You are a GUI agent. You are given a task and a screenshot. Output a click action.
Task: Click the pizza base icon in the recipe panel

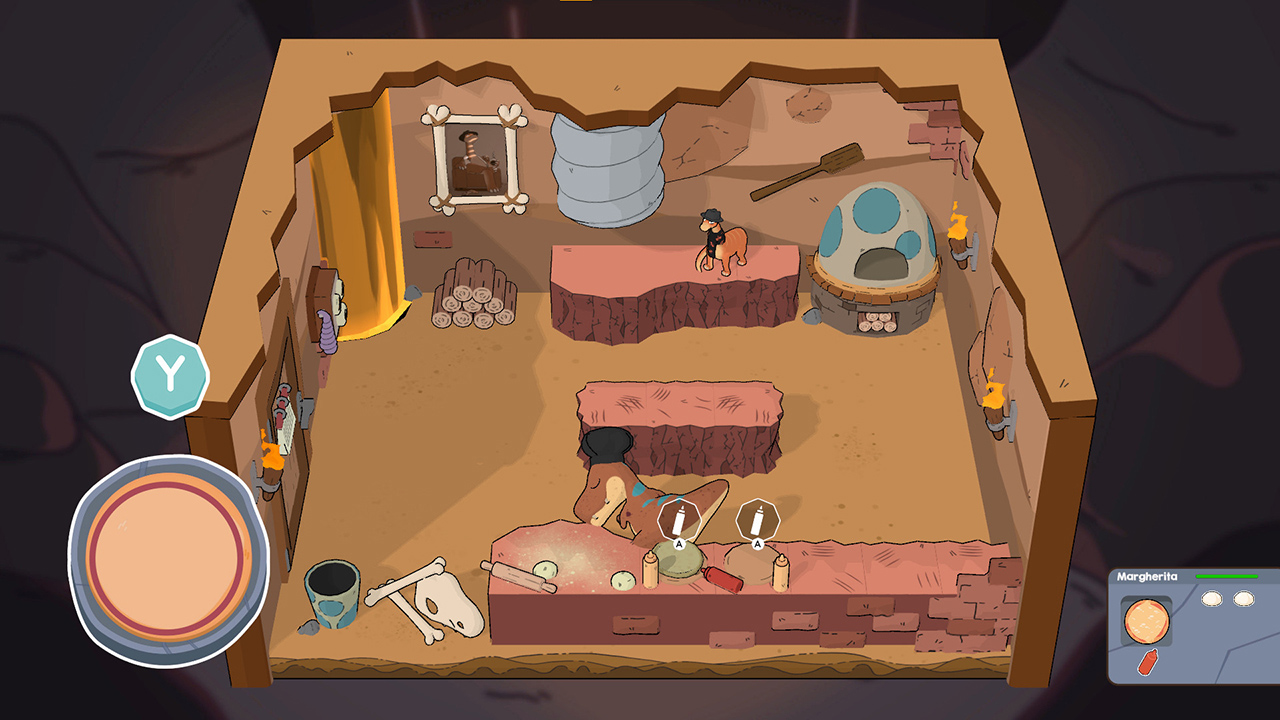[x=1145, y=618]
